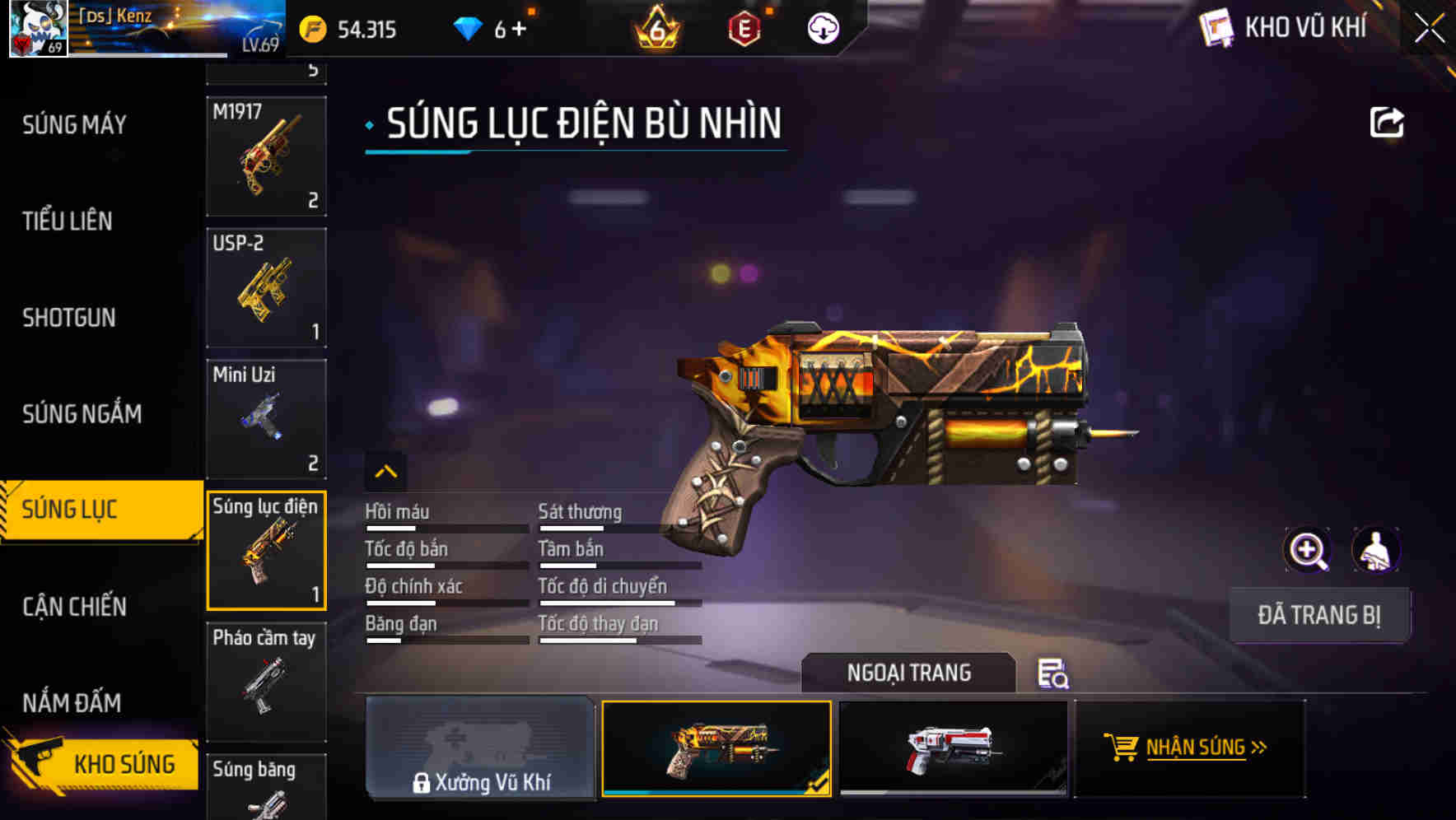Open the NGOẠI TRANG tab
This screenshot has height=820, width=1456.
(x=909, y=673)
